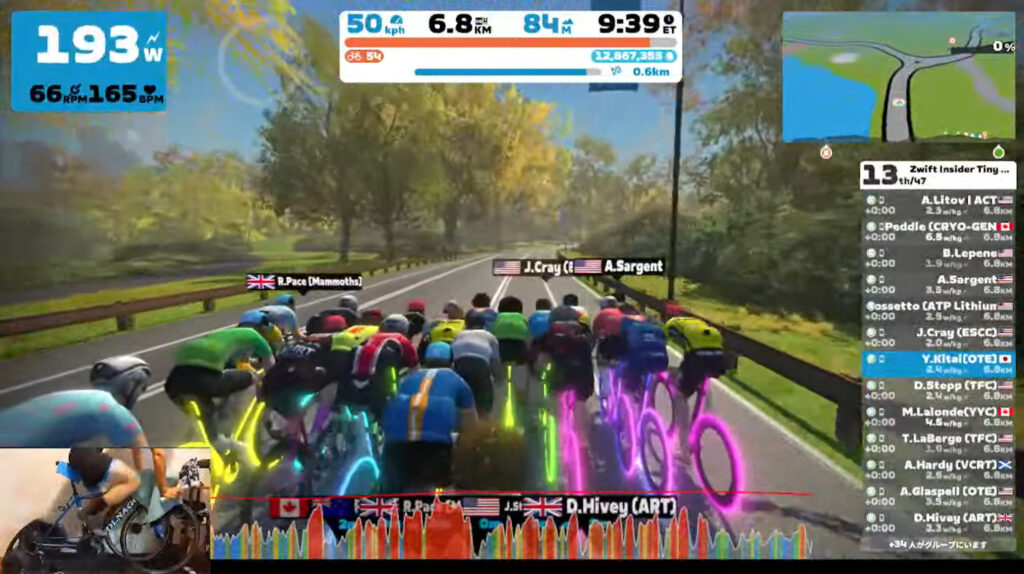Image resolution: width=1024 pixels, height=574 pixels.
Task: Click the Zwift Insider Tiny race position header
Action: pyautogui.click(x=938, y=175)
